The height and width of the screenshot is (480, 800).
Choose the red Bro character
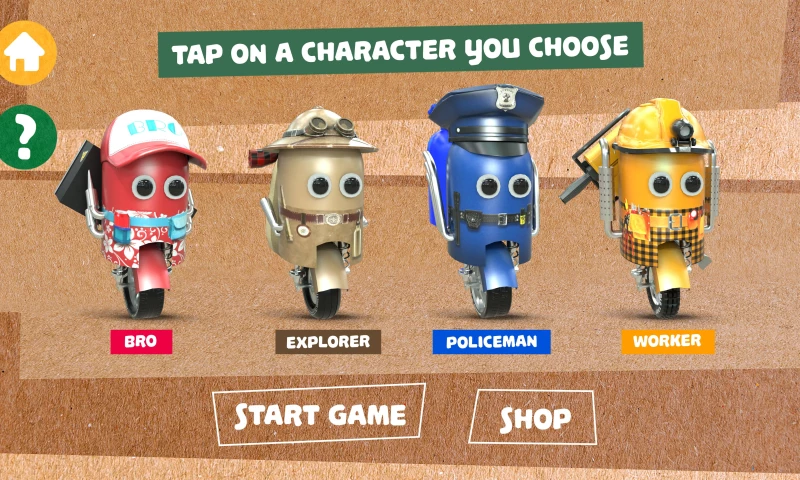(x=147, y=210)
